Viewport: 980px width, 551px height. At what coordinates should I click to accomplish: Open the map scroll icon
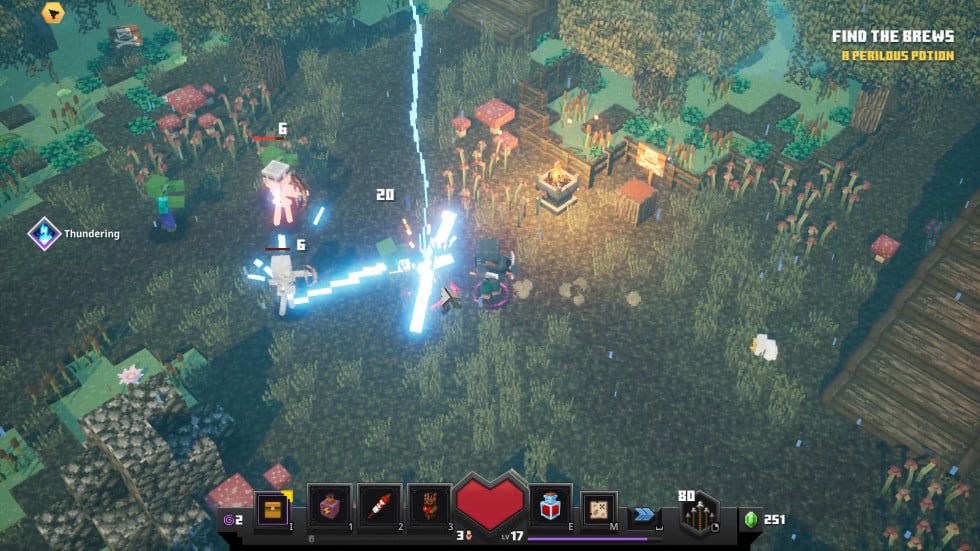(599, 509)
